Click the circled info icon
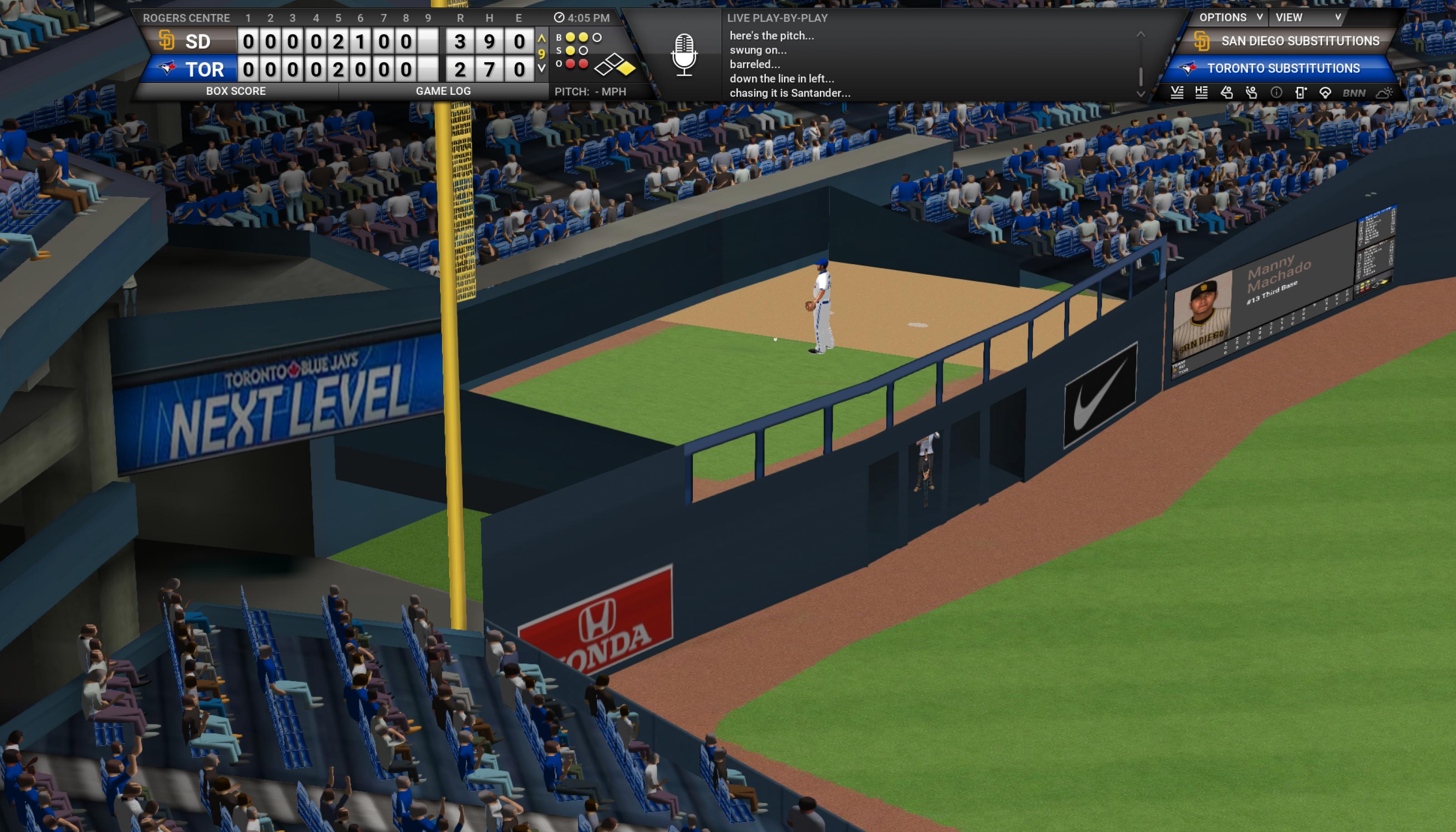 1276,93
